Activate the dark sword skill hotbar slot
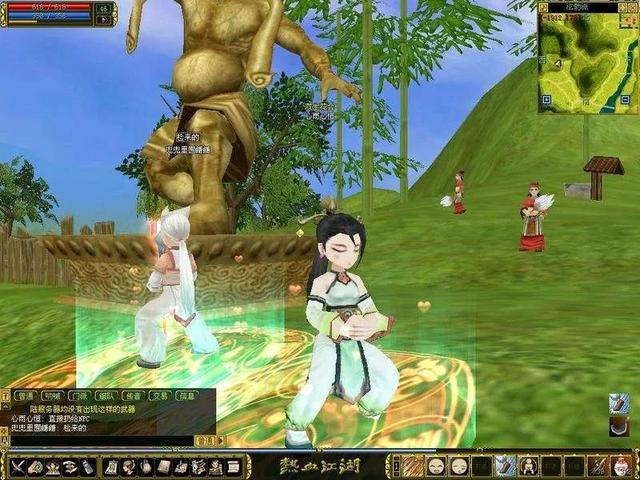640x480 pixels. (x=597, y=466)
